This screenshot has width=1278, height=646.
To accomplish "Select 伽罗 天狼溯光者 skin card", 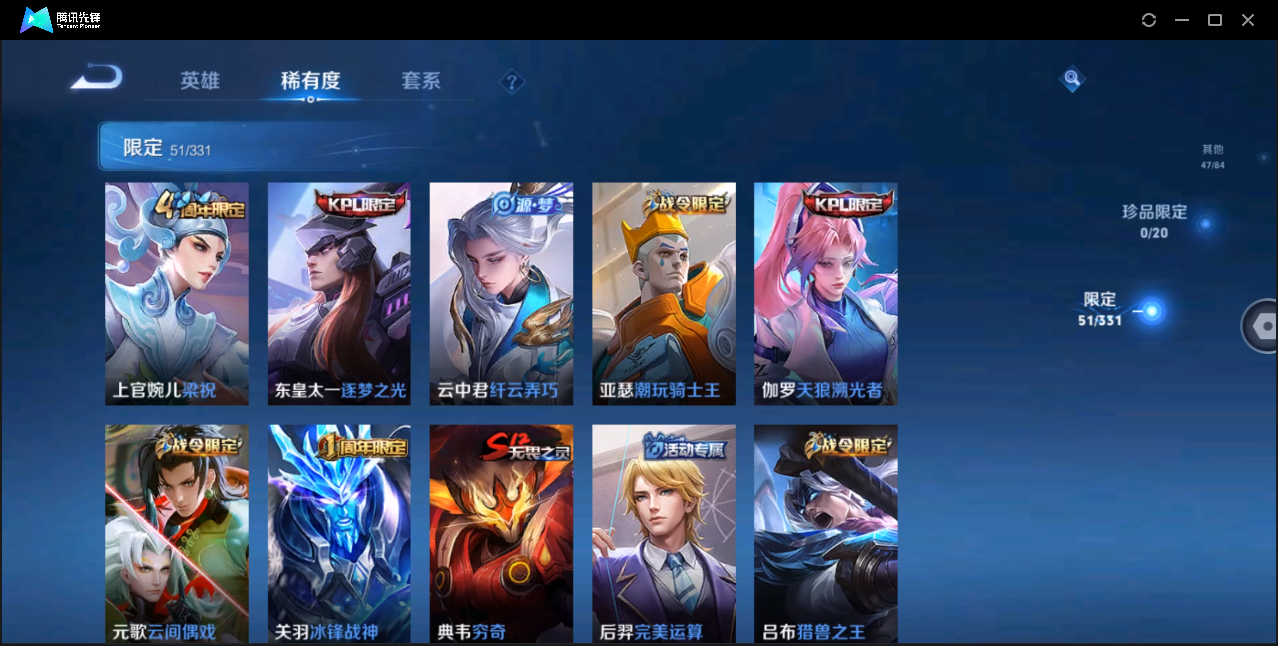I will click(825, 293).
